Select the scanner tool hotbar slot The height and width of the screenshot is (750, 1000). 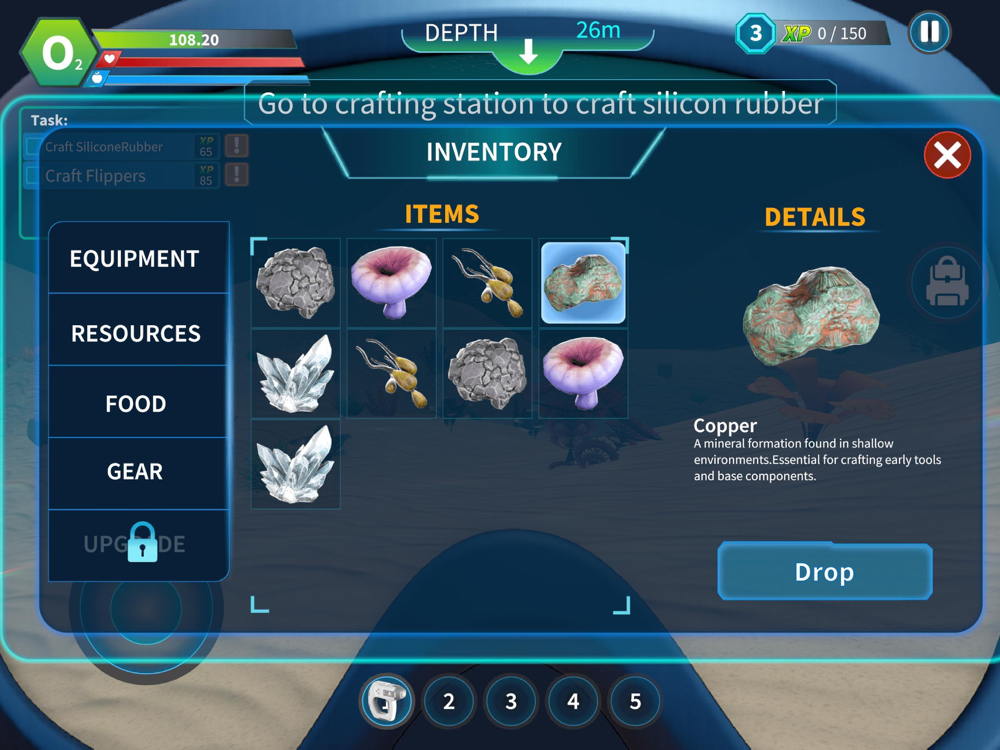386,701
